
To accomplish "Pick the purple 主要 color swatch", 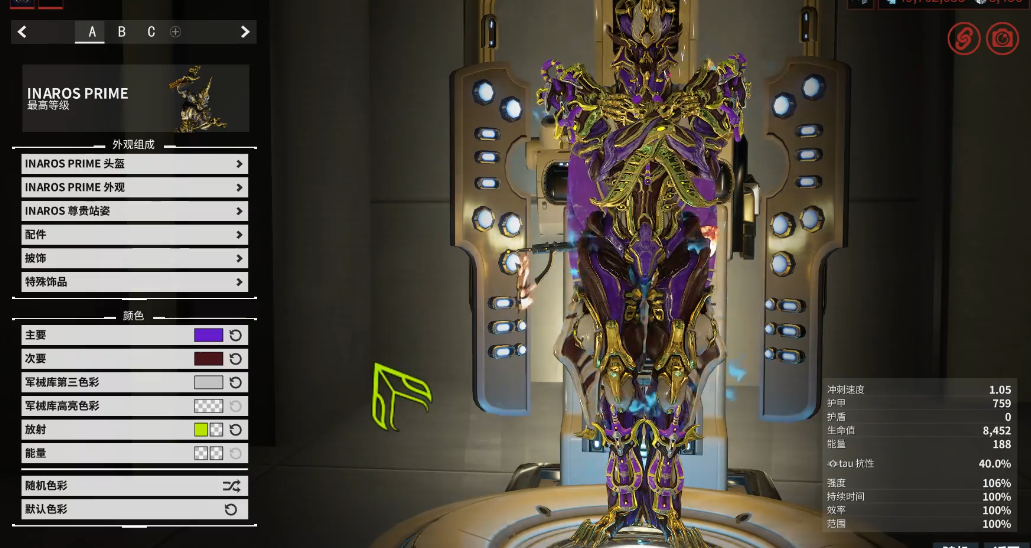I will tap(208, 335).
